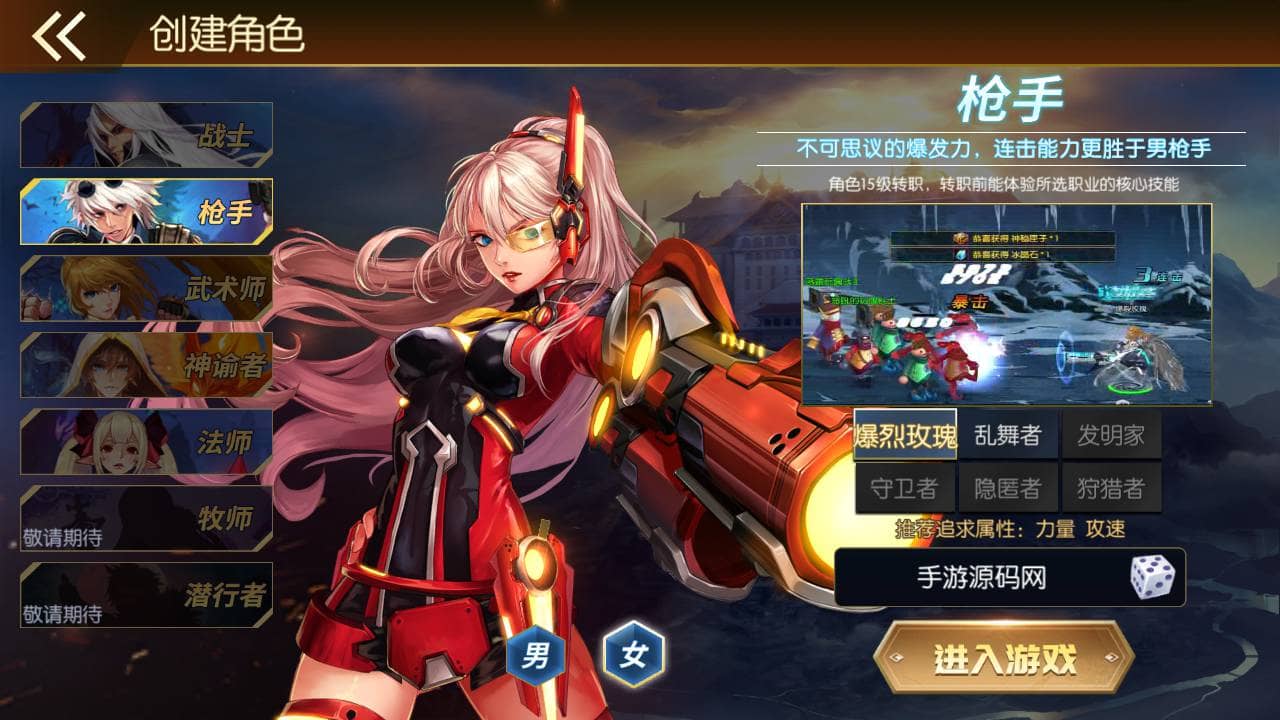Go back using the double-arrow button
1280x720 pixels.
(58, 36)
